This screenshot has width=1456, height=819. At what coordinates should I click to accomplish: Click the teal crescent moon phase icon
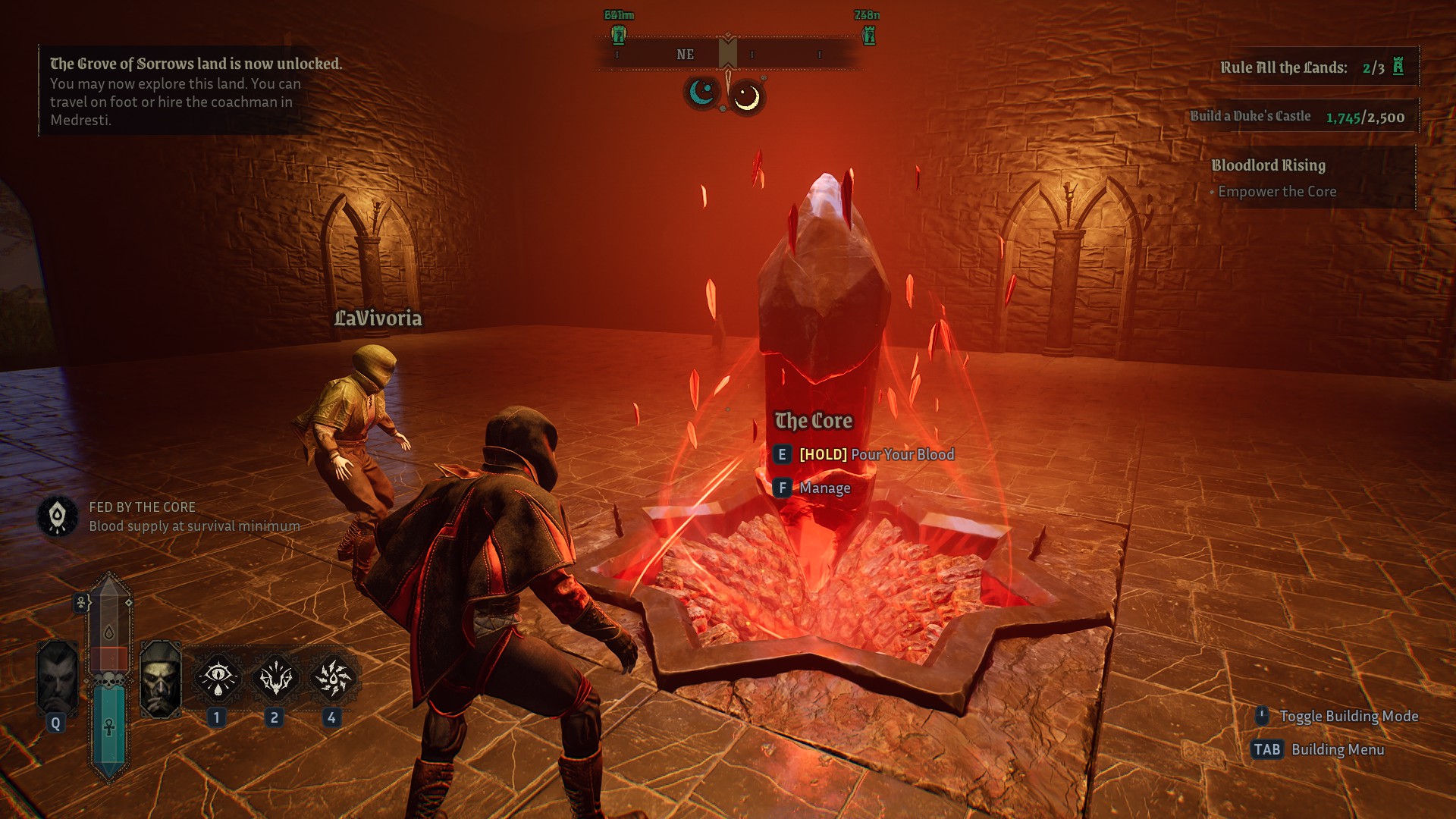pyautogui.click(x=701, y=93)
